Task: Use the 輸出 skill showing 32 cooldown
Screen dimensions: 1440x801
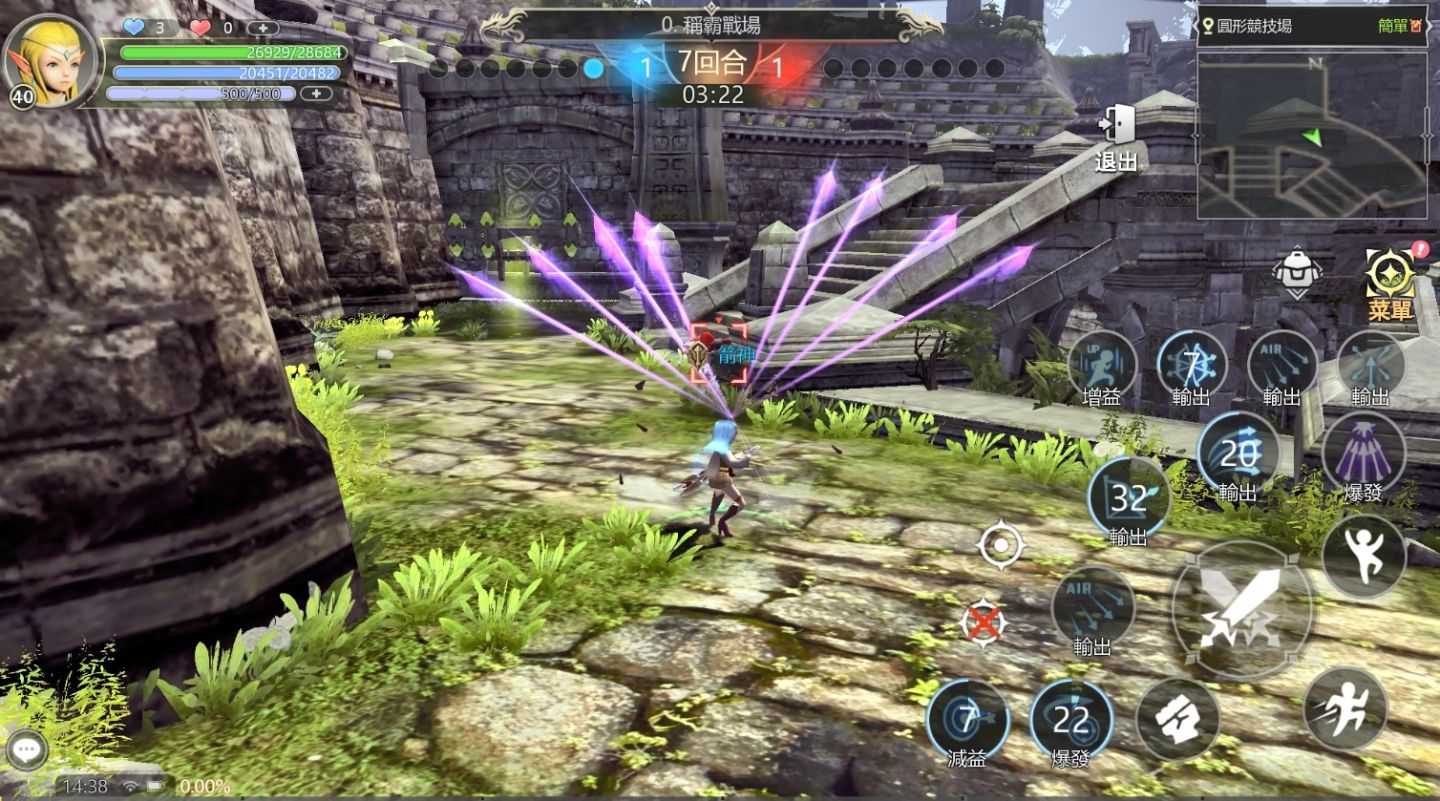Action: coord(1129,497)
